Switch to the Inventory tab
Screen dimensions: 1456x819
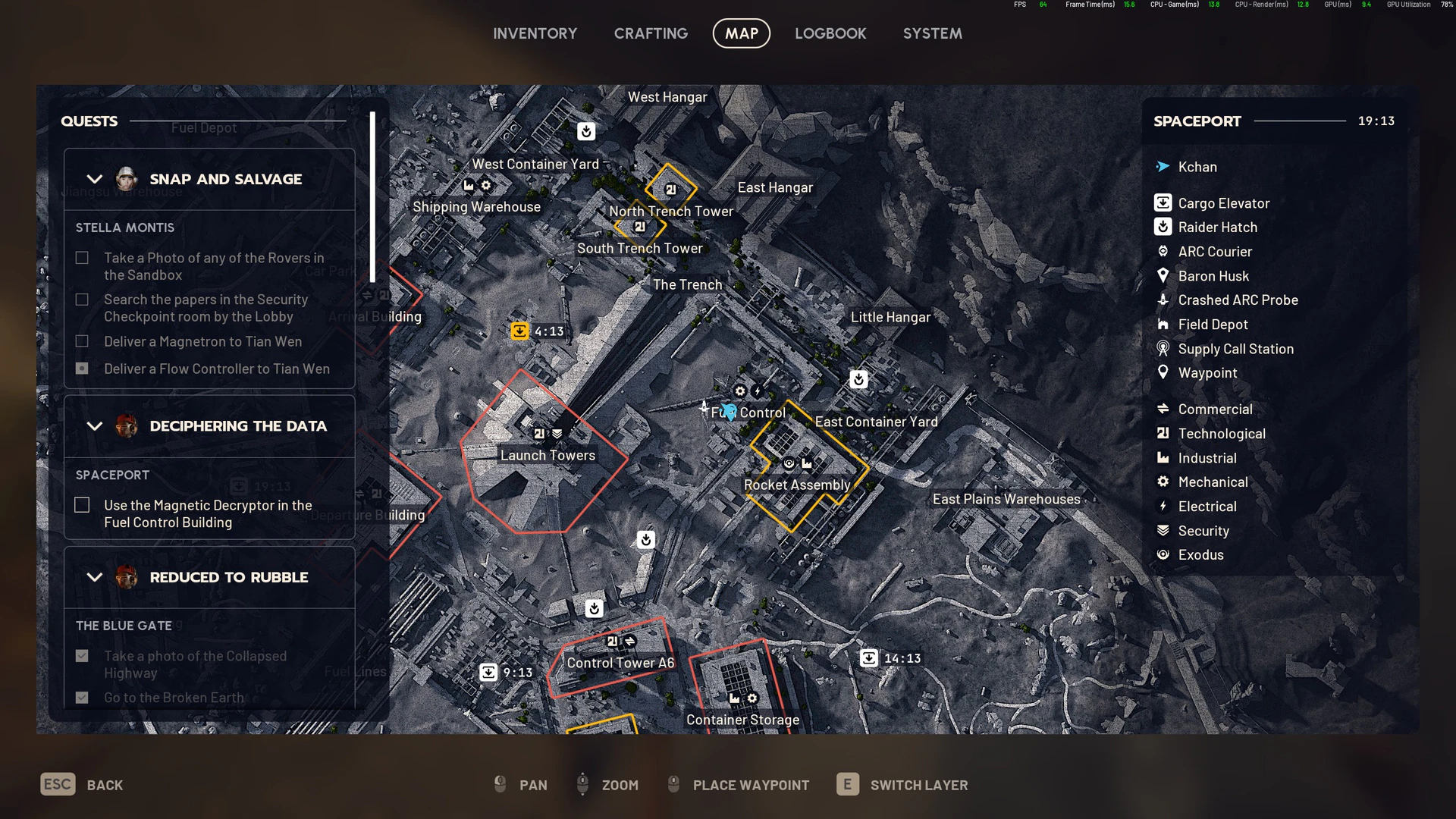tap(535, 33)
